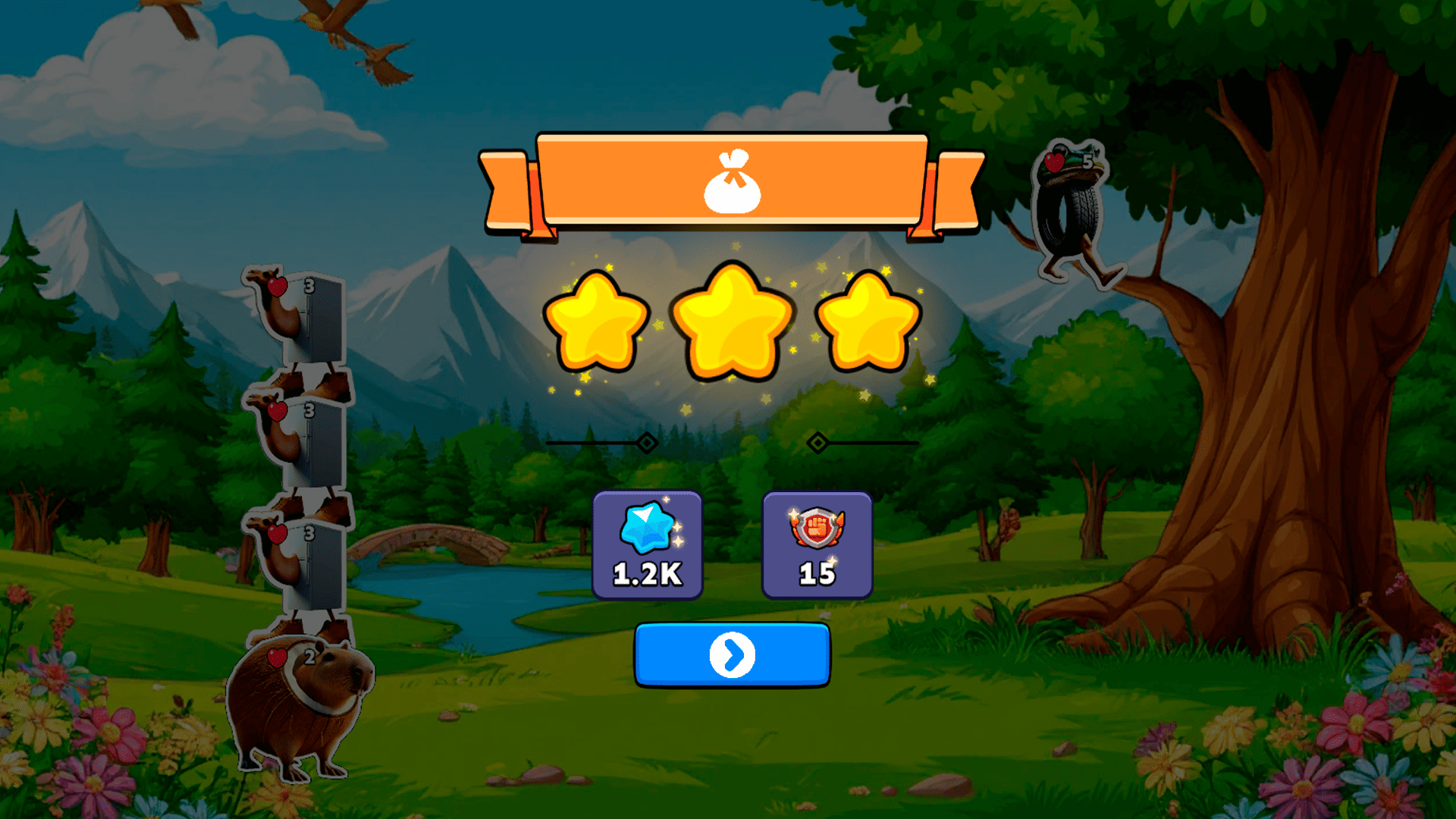Click the right progress diamond marker
The image size is (1456, 819).
click(x=817, y=442)
